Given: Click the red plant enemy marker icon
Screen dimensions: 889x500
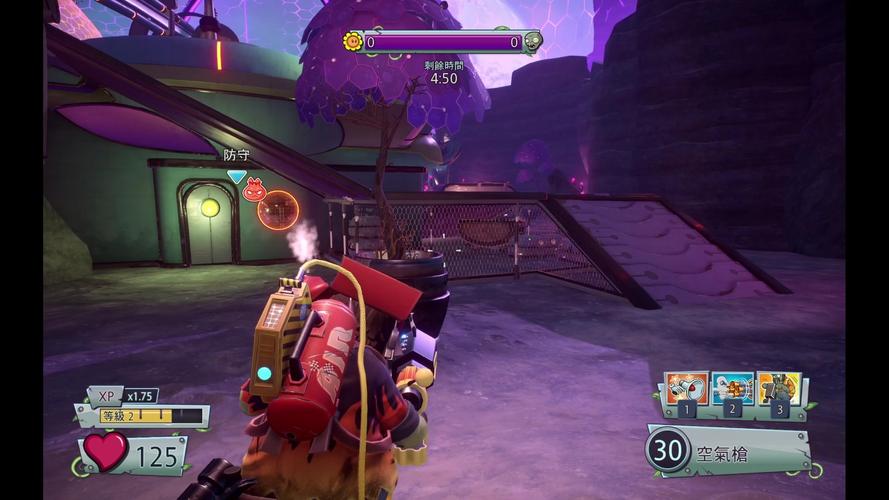Looking at the screenshot, I should [254, 189].
